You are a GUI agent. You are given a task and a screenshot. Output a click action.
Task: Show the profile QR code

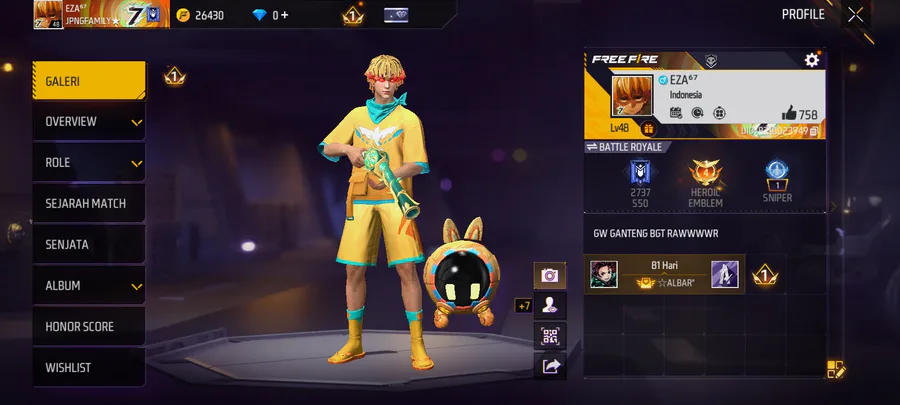tap(549, 336)
